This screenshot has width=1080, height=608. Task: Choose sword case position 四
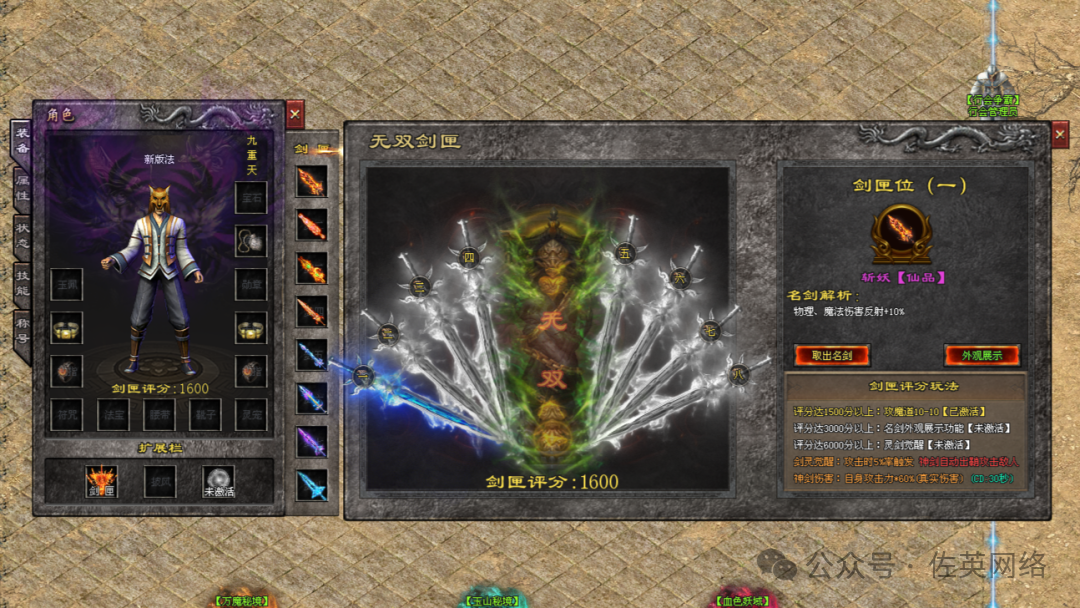[x=468, y=257]
